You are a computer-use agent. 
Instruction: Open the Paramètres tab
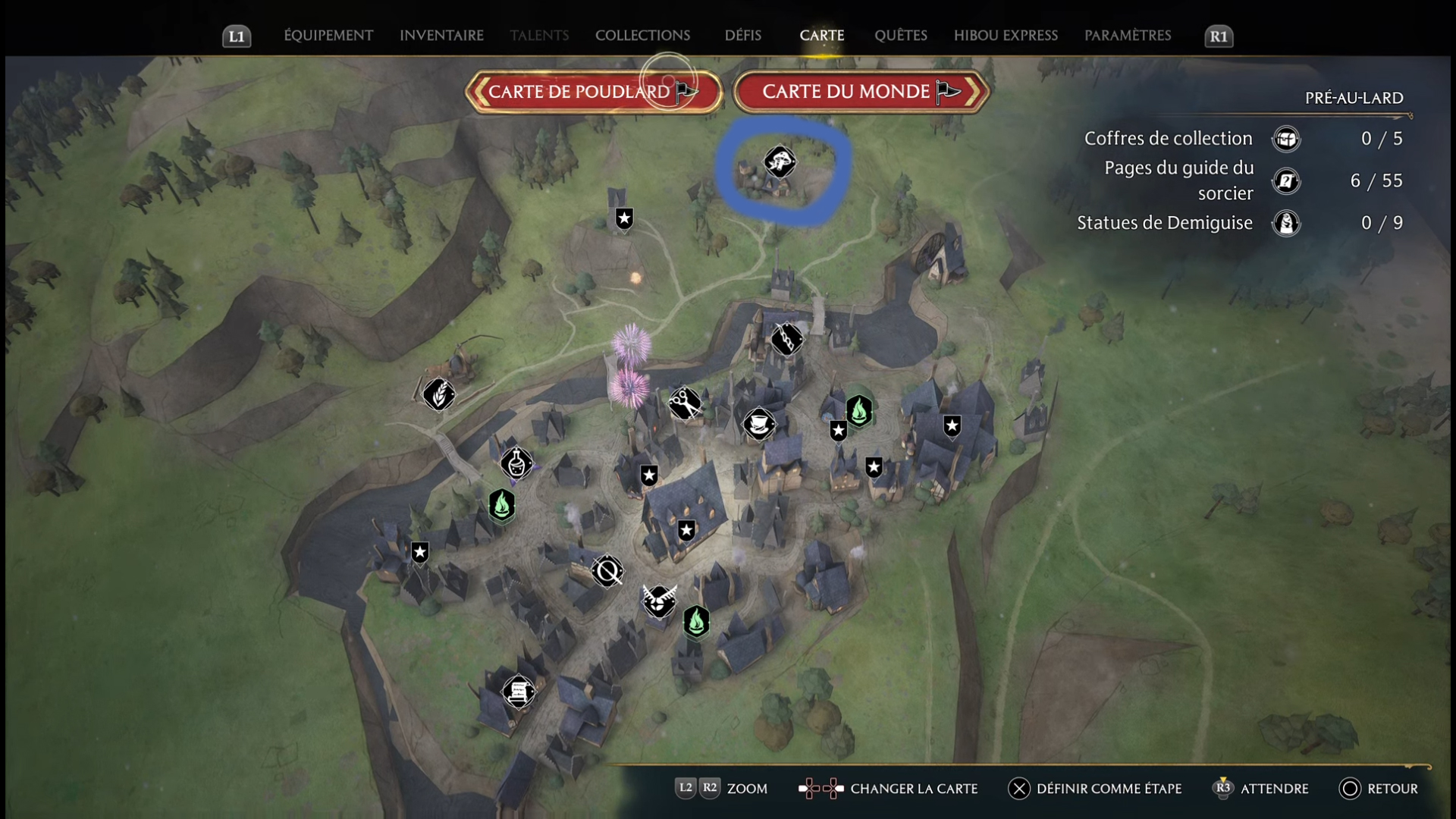1128,36
